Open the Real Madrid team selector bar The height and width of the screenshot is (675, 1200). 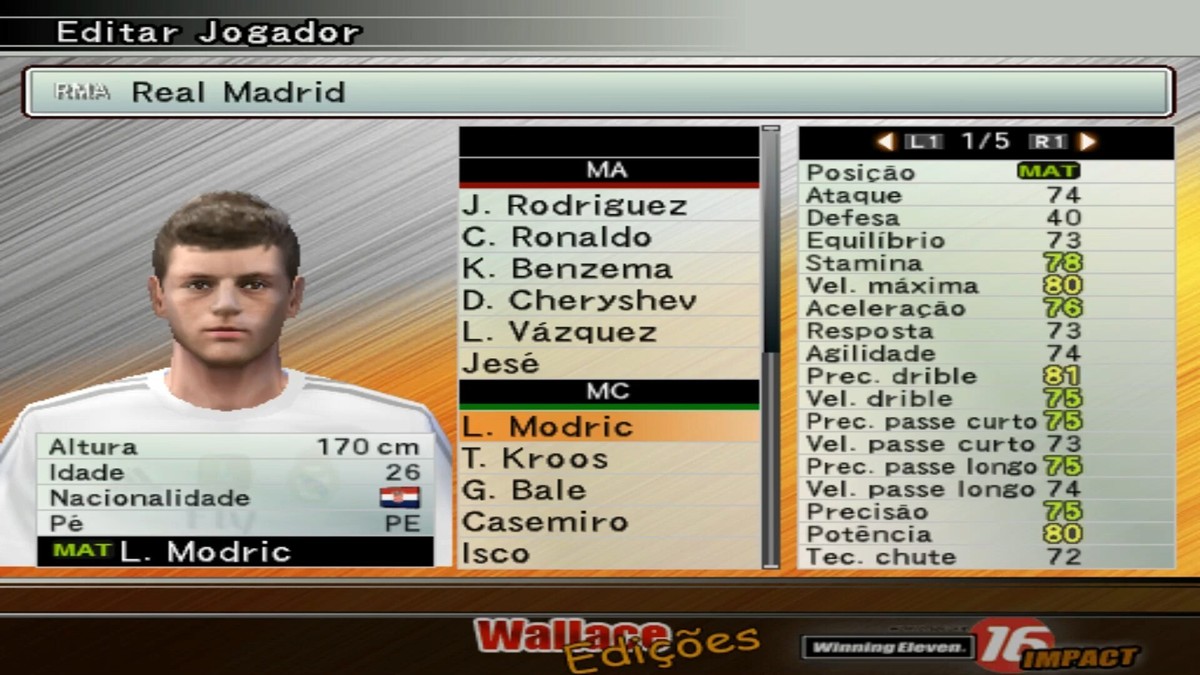tap(598, 92)
